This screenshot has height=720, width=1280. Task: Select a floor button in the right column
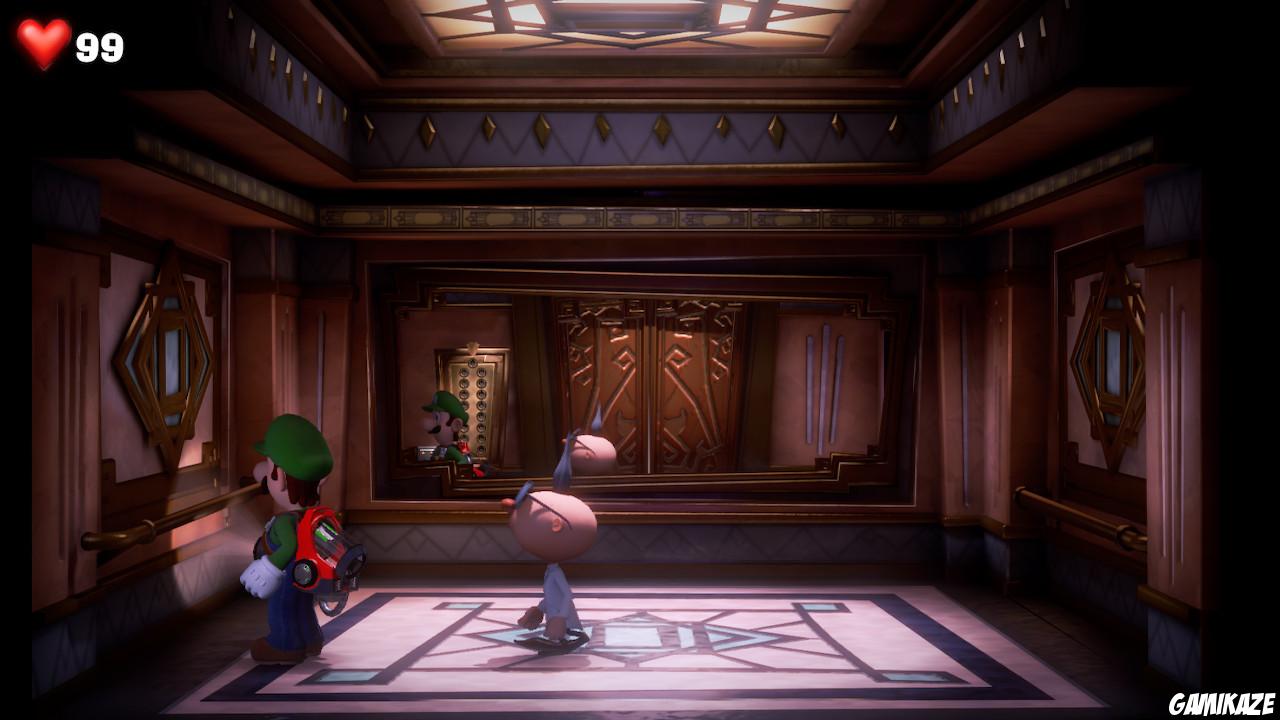(x=482, y=395)
